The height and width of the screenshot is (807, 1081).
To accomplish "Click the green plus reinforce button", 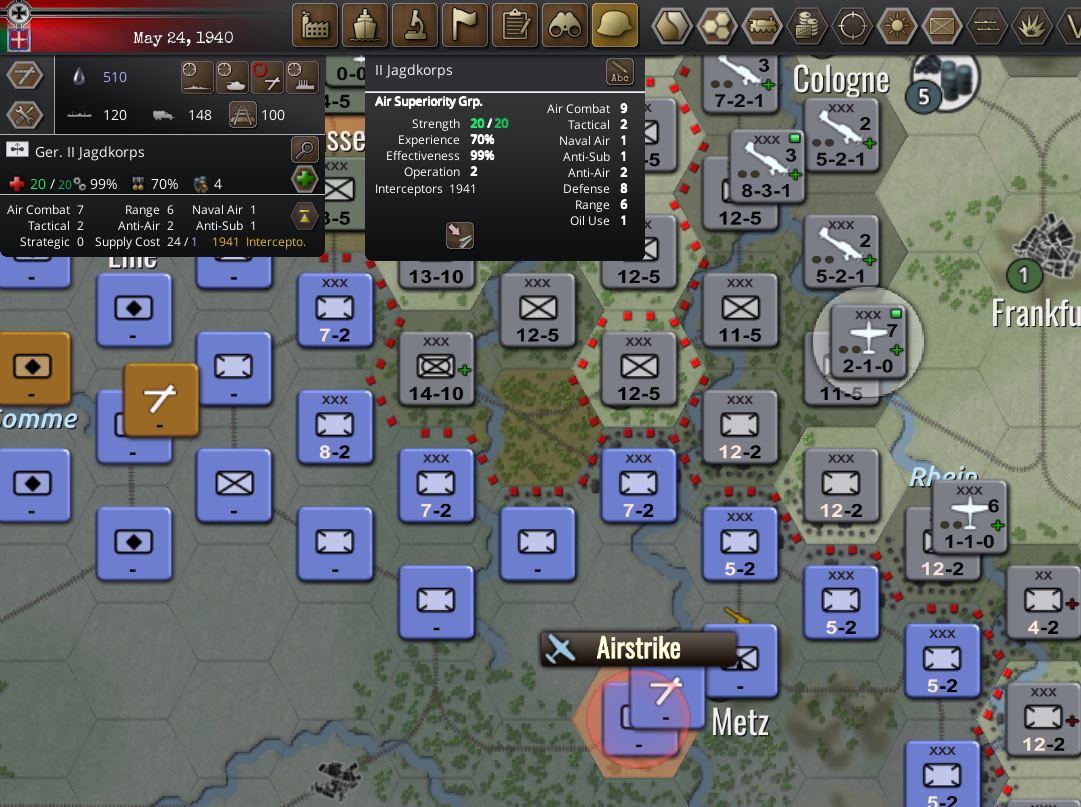I will (x=304, y=180).
